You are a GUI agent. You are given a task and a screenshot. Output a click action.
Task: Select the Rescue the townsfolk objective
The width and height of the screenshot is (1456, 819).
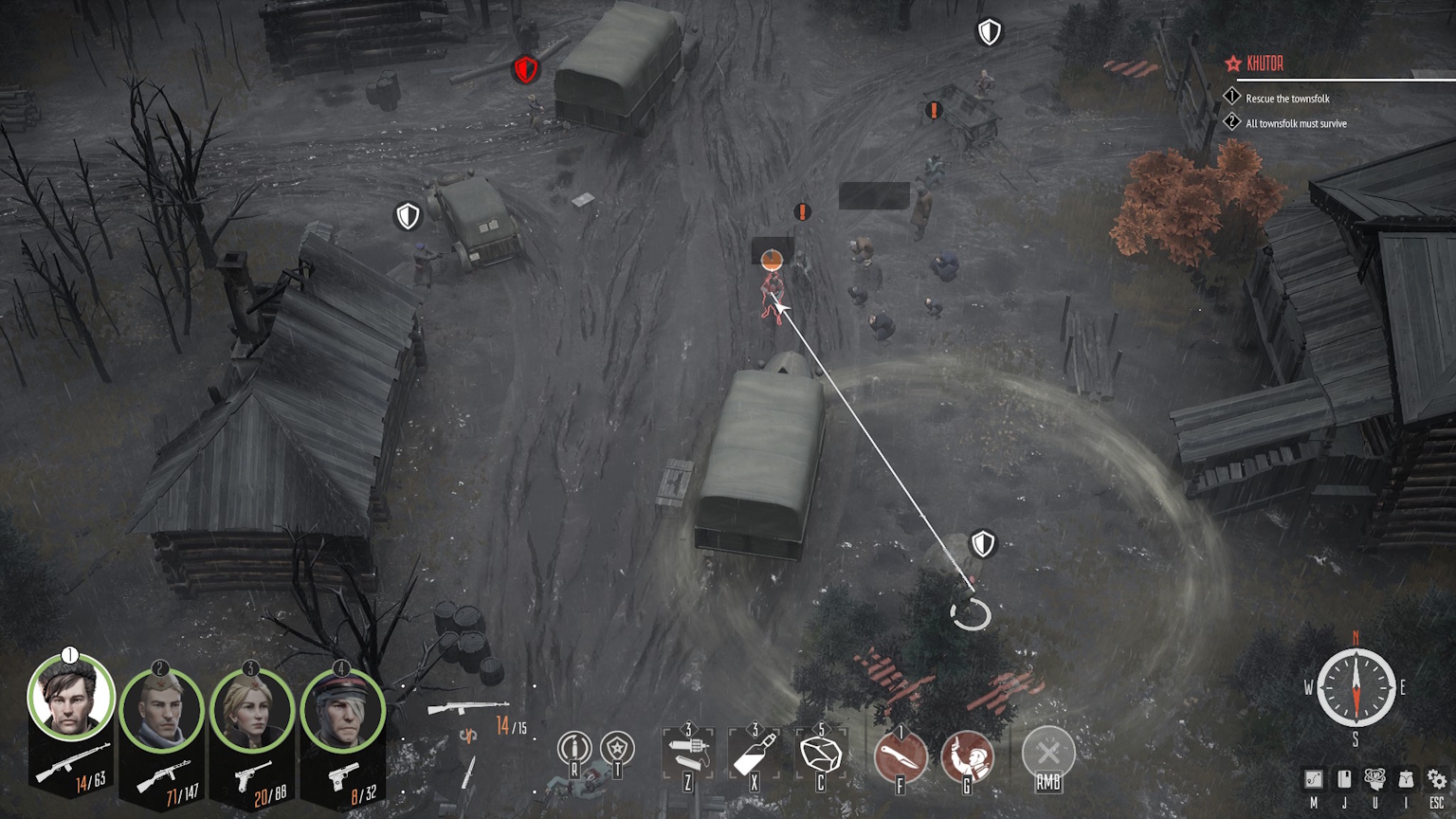click(x=1286, y=99)
